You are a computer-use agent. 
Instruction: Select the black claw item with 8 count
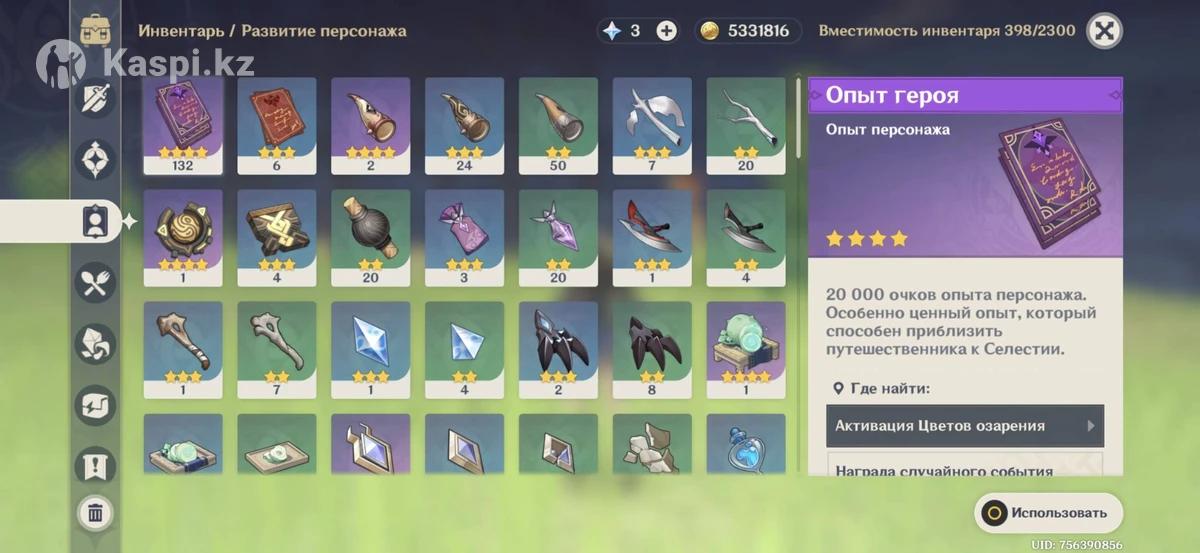tap(652, 345)
